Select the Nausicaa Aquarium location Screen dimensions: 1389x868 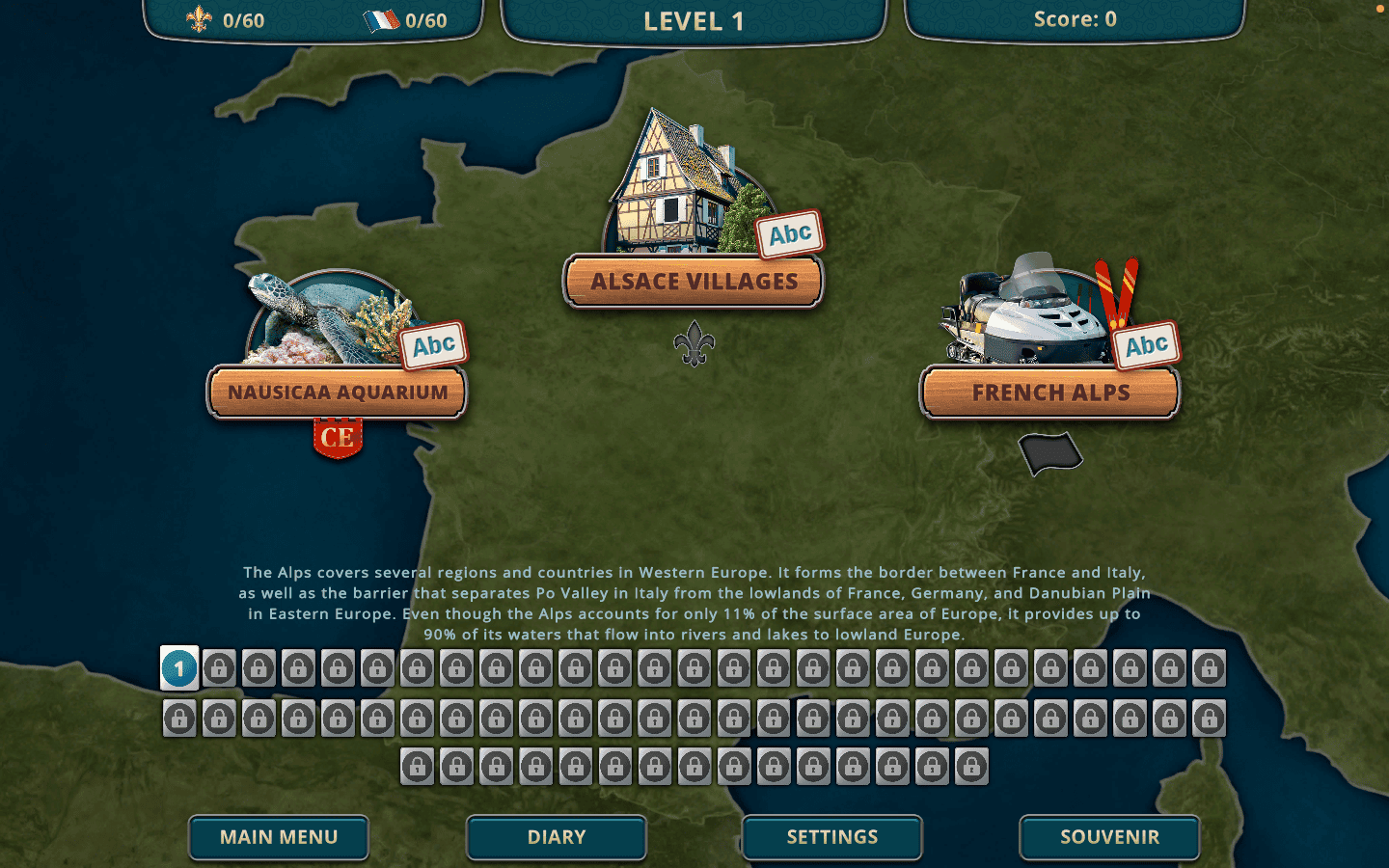(338, 393)
